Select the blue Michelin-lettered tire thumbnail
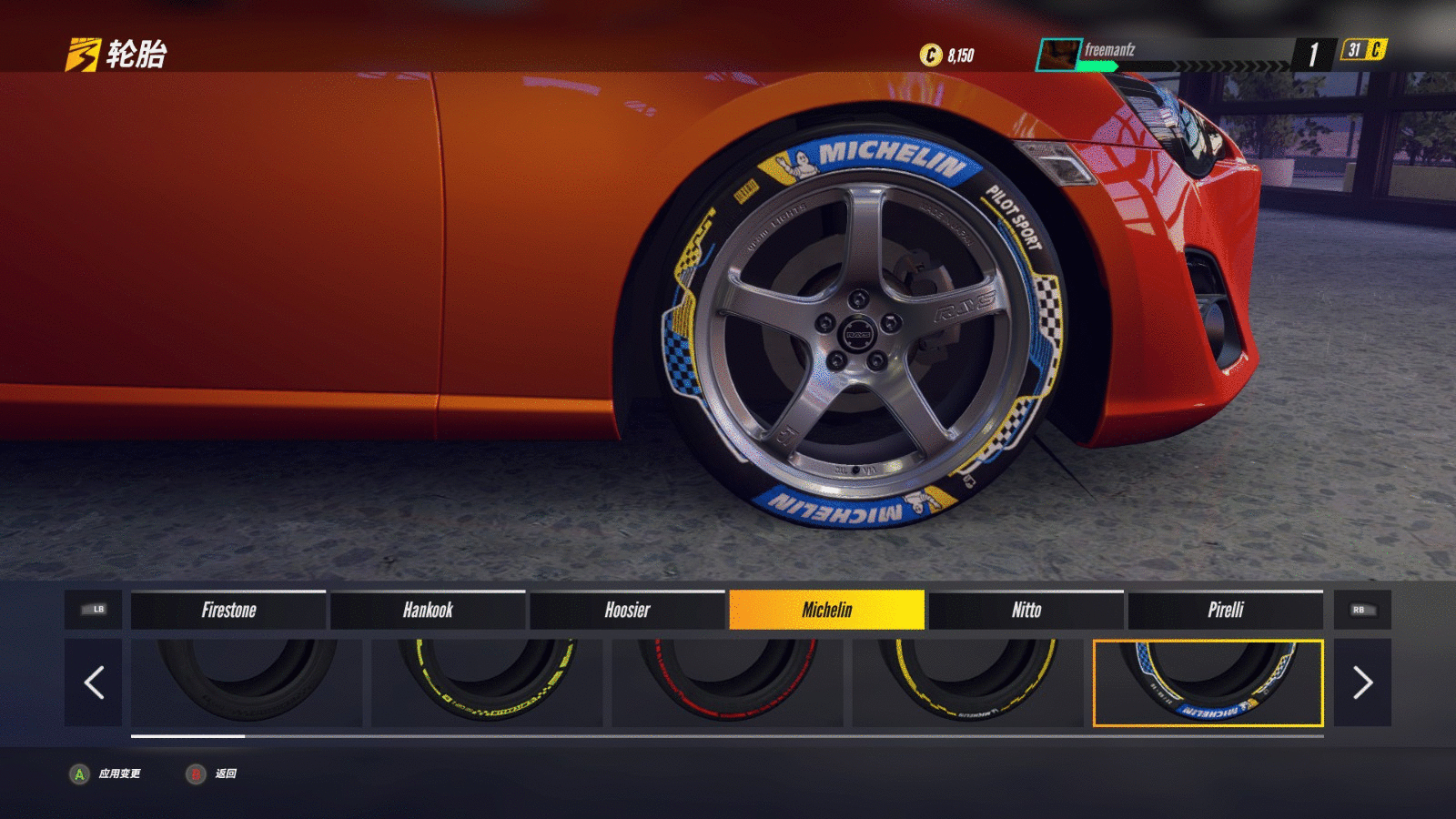This screenshot has width=1456, height=819. click(1208, 682)
